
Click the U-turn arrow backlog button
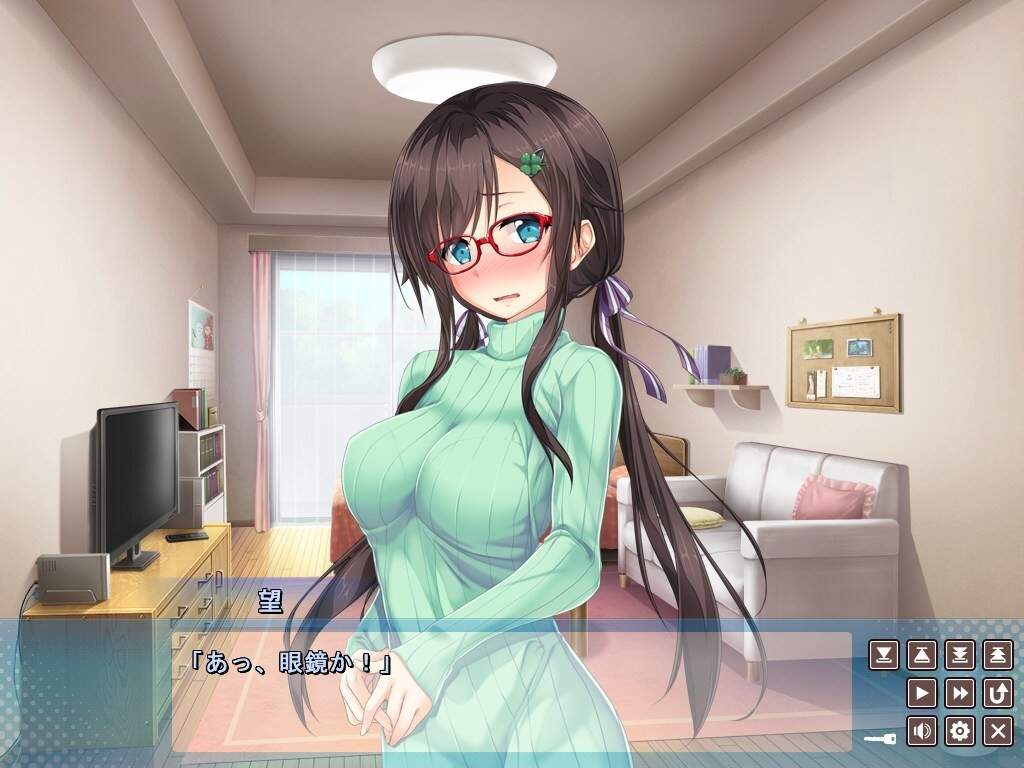(997, 693)
